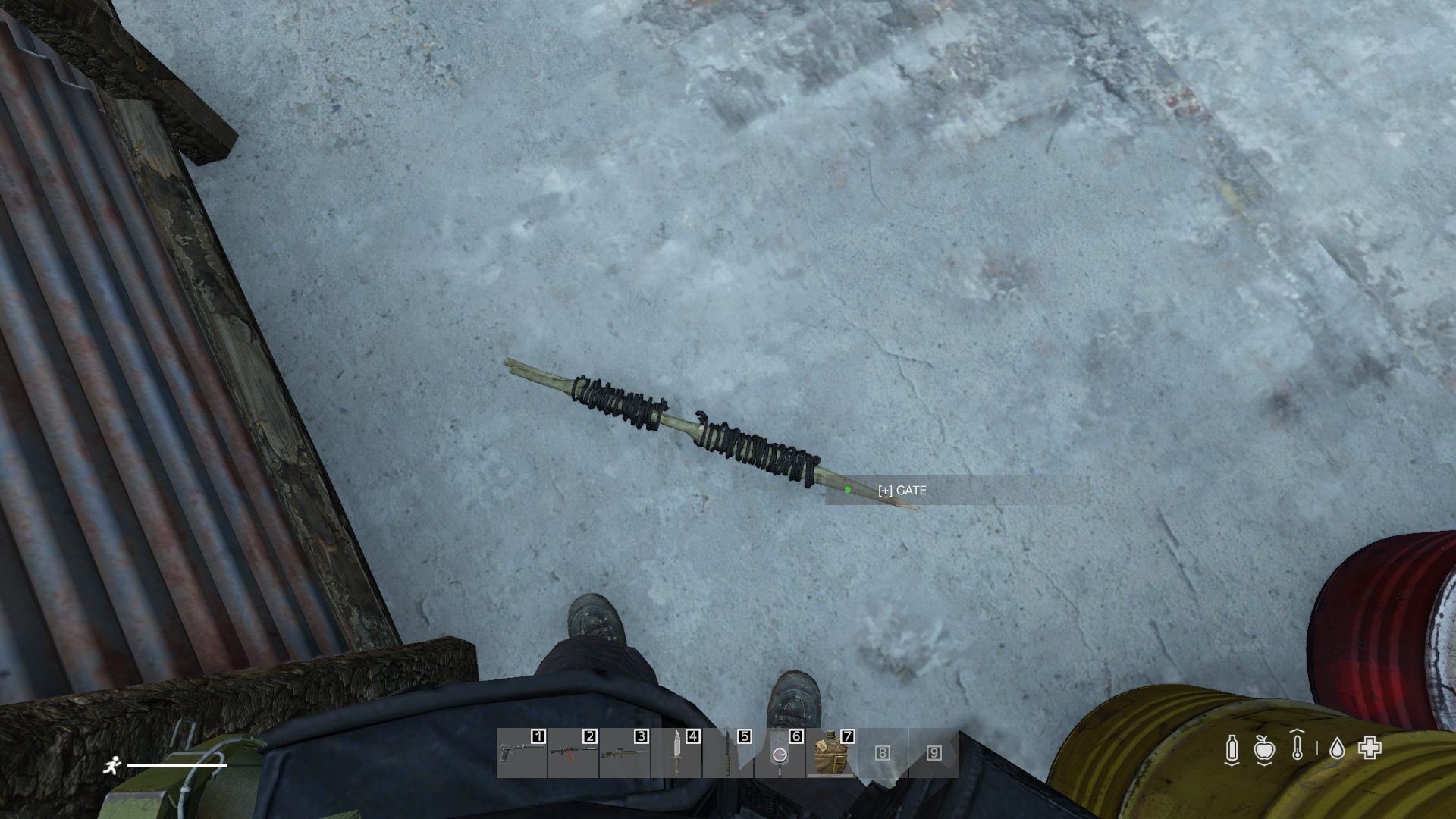Click empty hotbar slot 8
Screen dimensions: 1456x819
click(883, 753)
